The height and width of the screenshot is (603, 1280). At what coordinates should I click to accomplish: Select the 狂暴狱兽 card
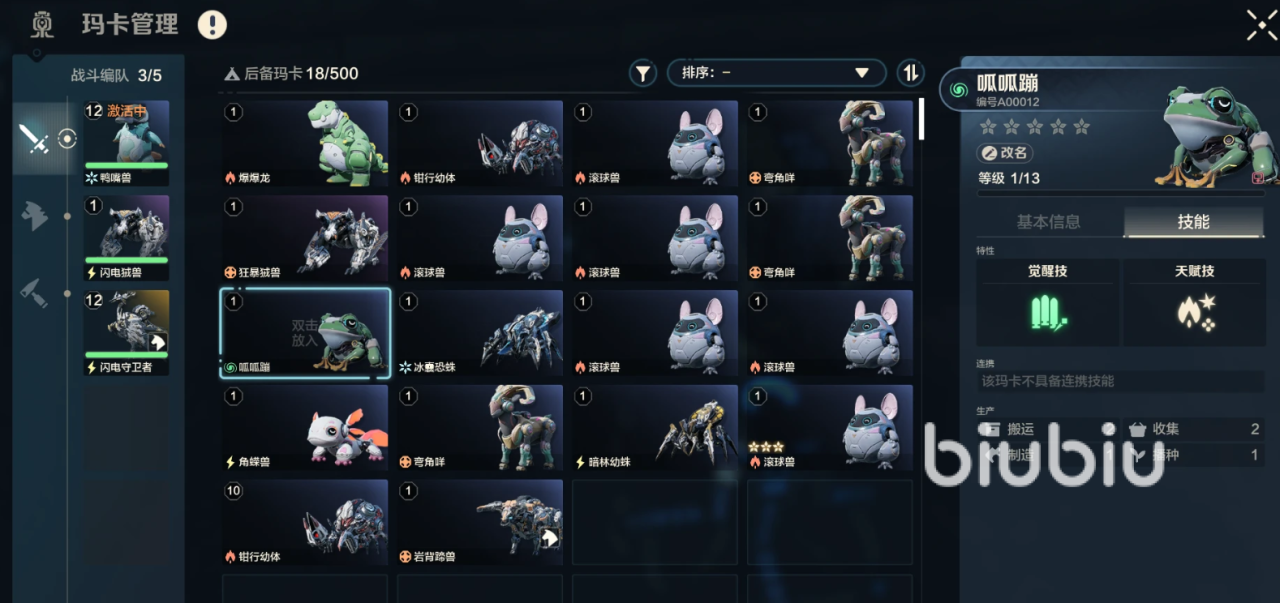(x=305, y=239)
